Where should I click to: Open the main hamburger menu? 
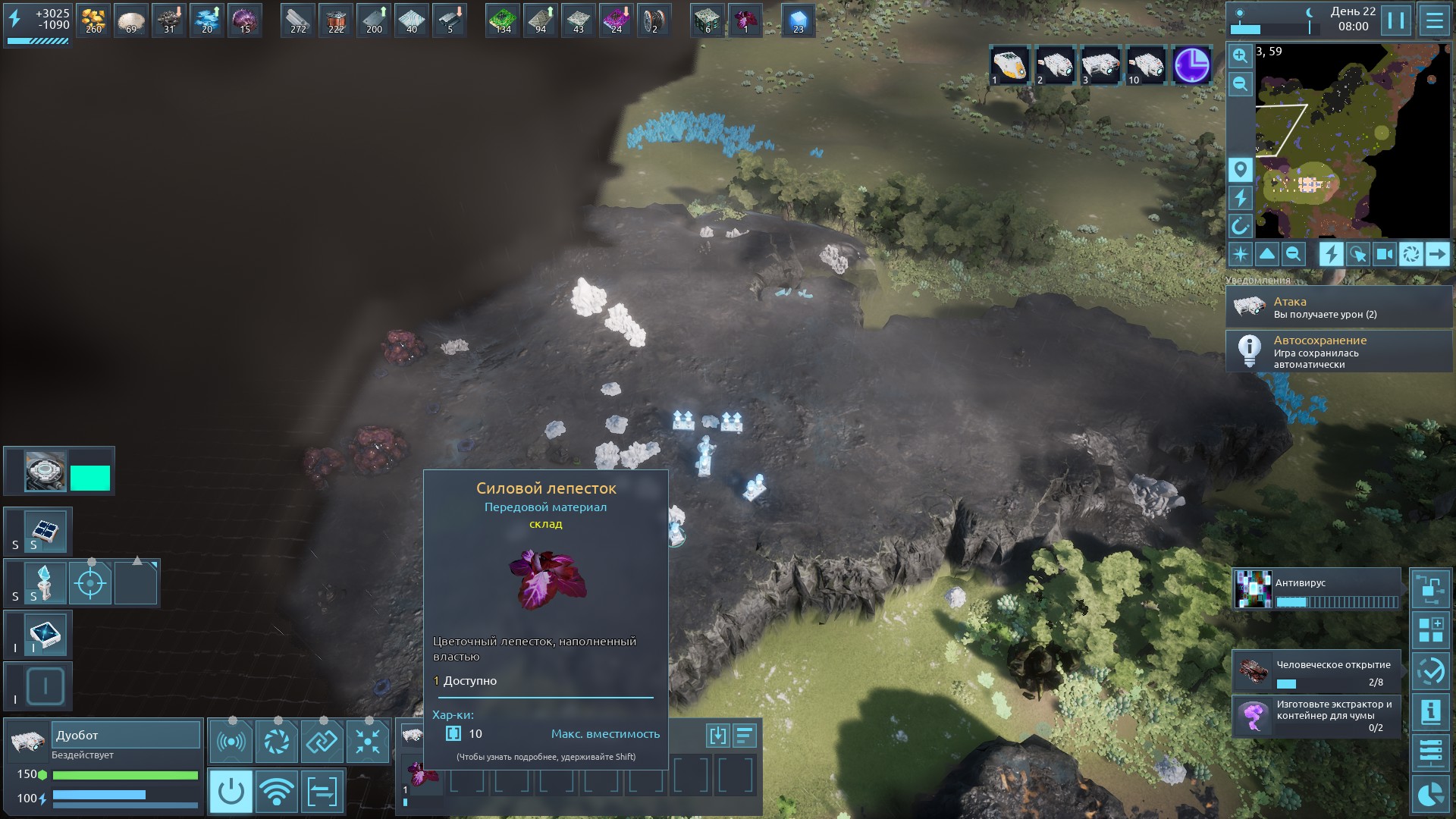point(1434,20)
